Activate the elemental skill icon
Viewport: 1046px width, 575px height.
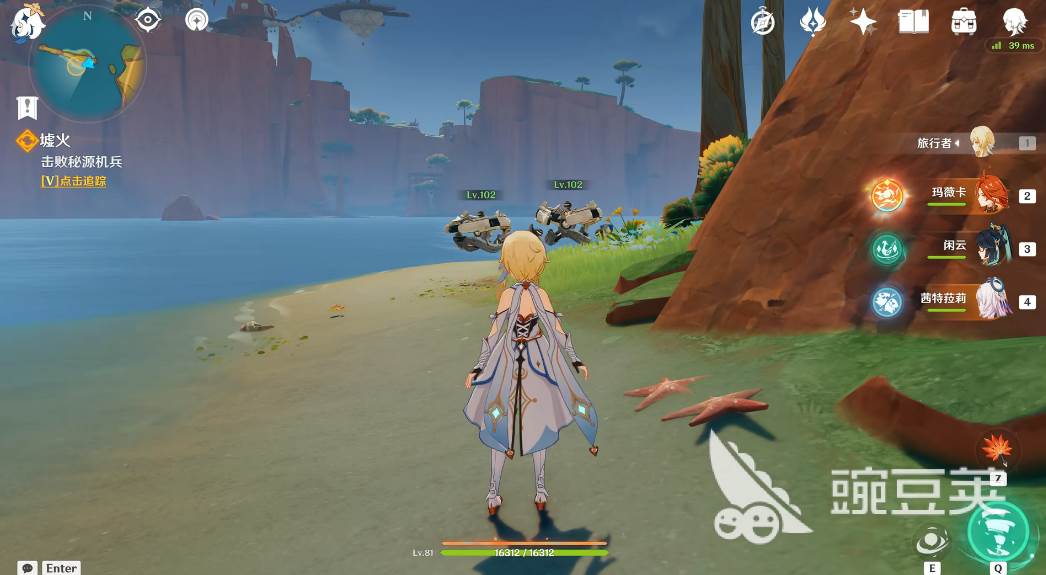(x=932, y=540)
